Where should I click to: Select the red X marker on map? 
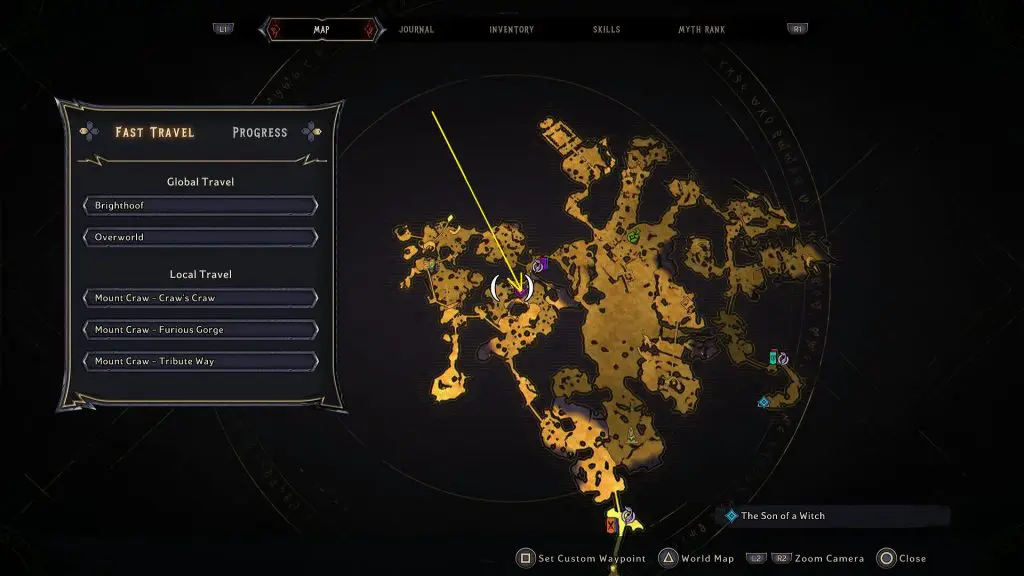pyautogui.click(x=611, y=525)
